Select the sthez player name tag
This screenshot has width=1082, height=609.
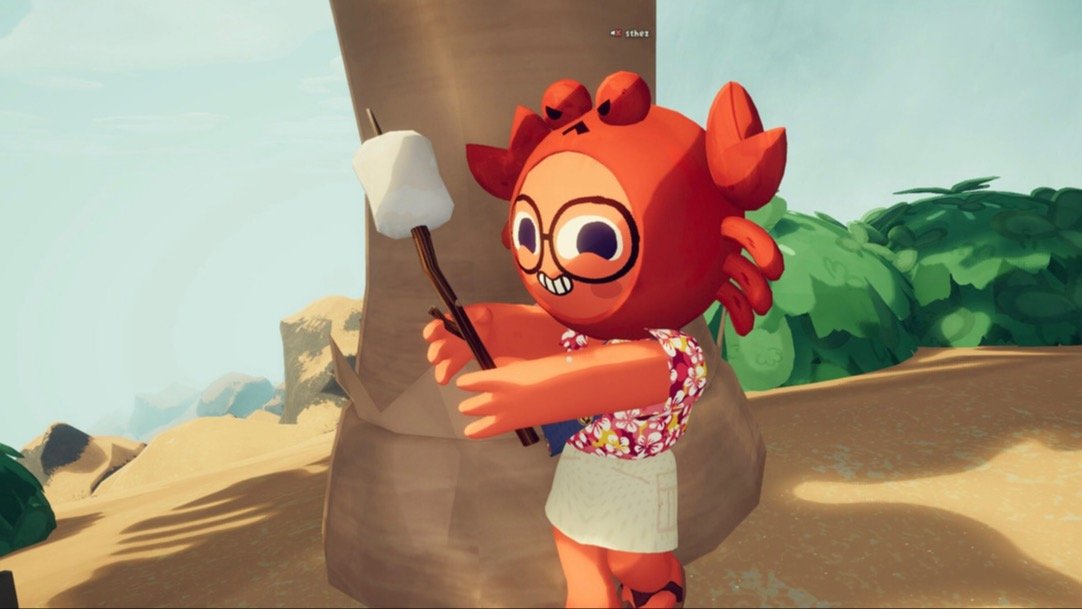click(637, 33)
